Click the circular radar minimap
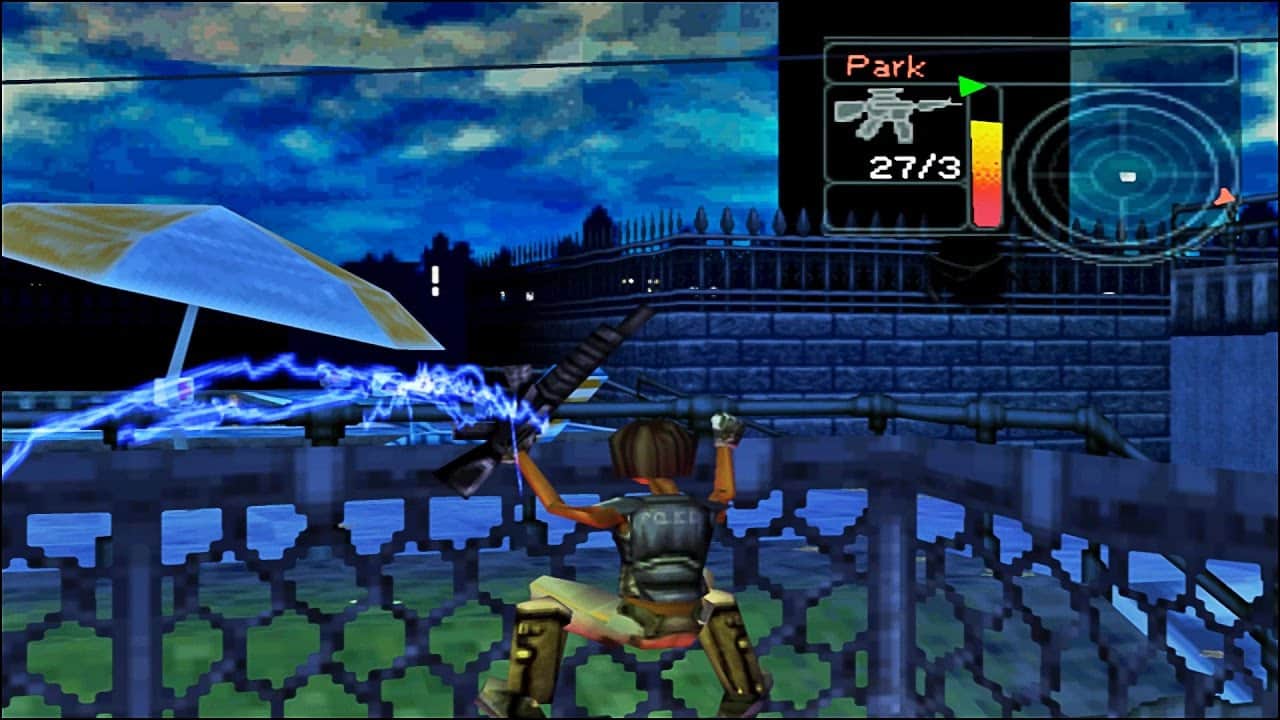 [1120, 176]
